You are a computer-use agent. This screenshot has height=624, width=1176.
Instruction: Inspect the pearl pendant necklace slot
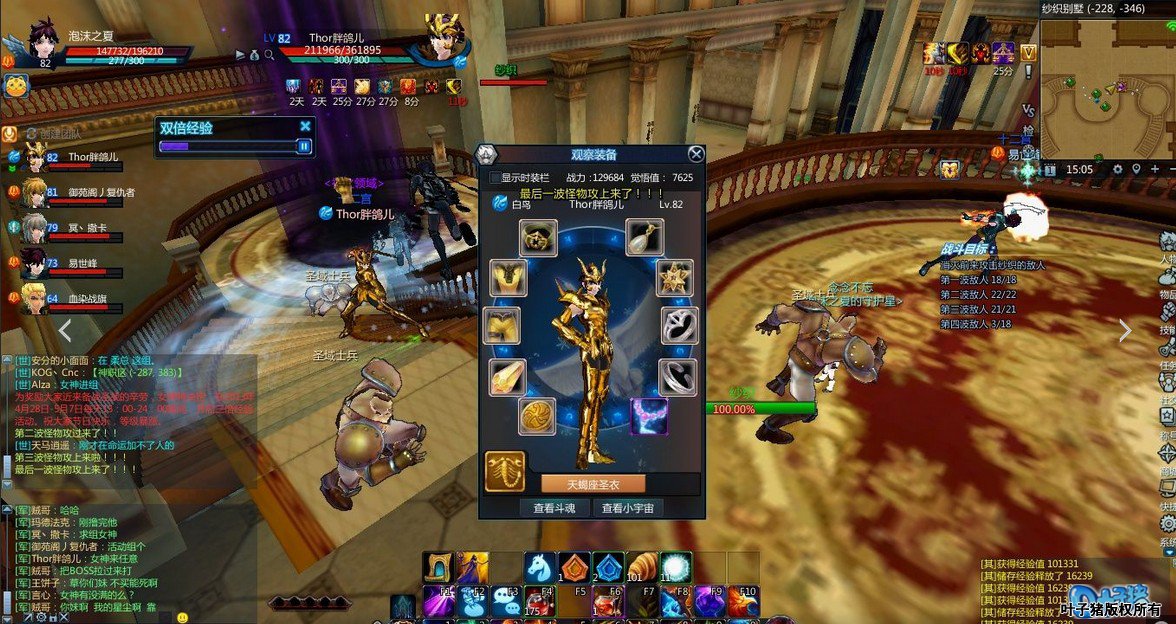pyautogui.click(x=645, y=237)
